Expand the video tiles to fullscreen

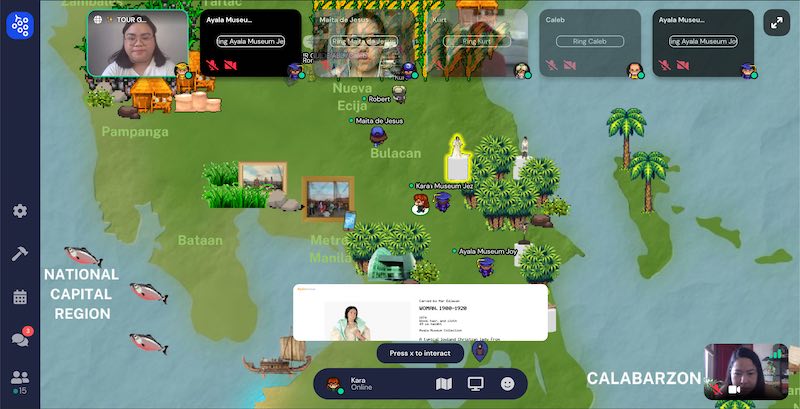click(776, 23)
